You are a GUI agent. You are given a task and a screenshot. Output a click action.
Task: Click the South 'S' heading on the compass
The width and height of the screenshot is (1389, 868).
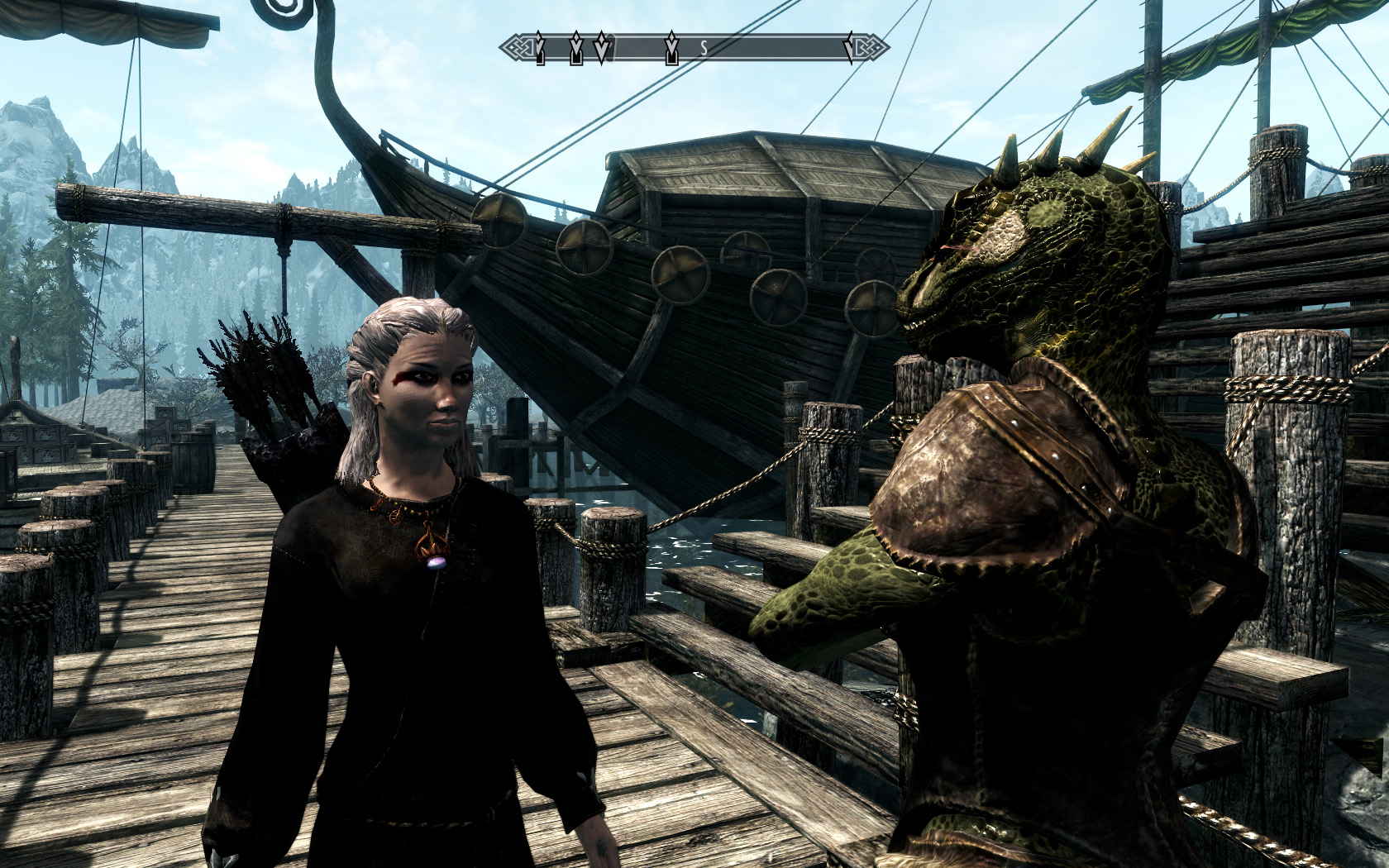704,48
